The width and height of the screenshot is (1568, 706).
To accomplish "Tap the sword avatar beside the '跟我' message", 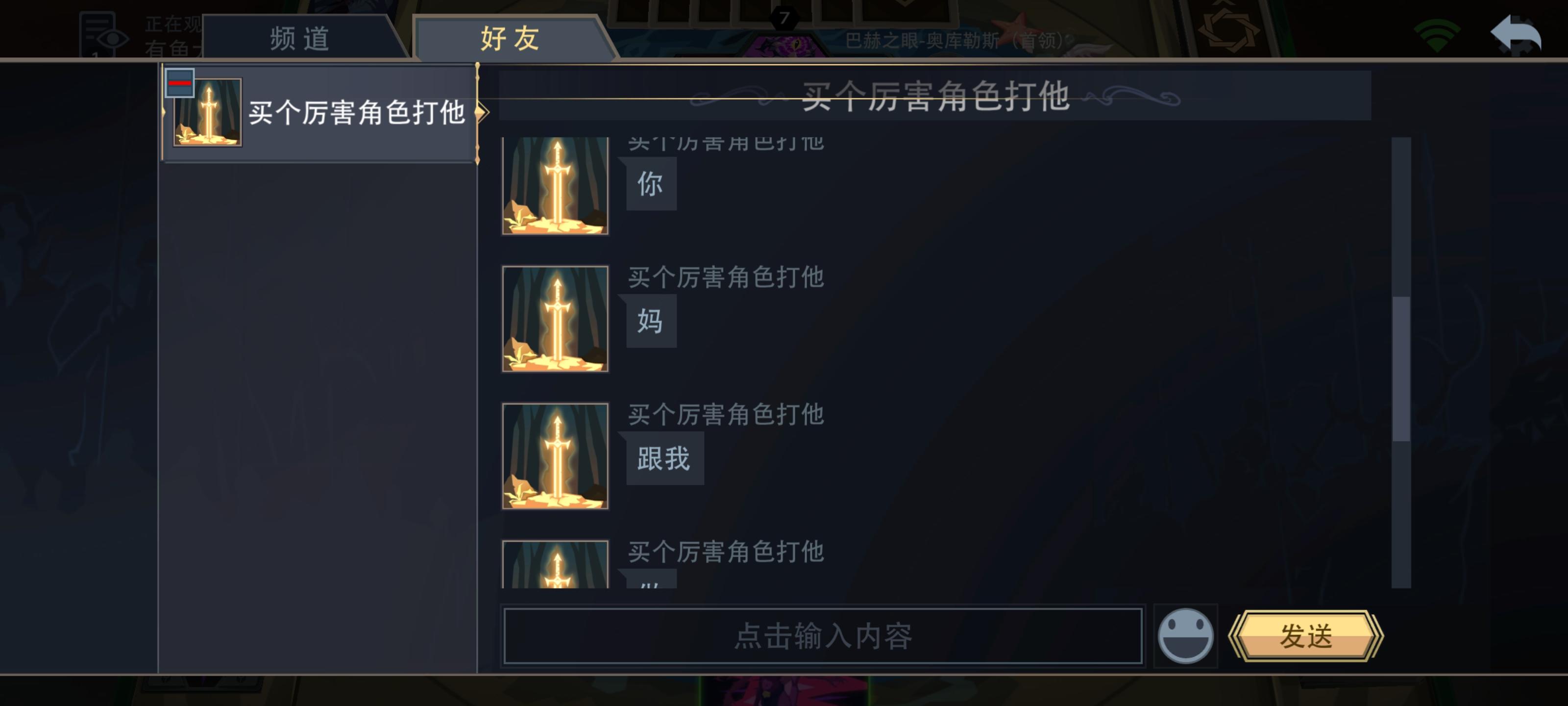I will point(555,457).
